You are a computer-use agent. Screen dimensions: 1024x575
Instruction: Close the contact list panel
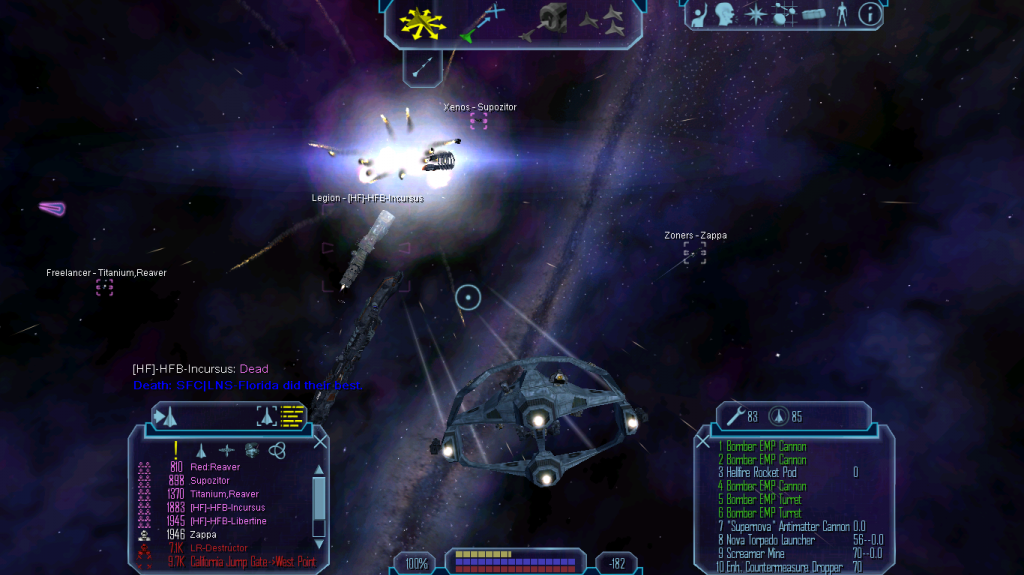(320, 441)
